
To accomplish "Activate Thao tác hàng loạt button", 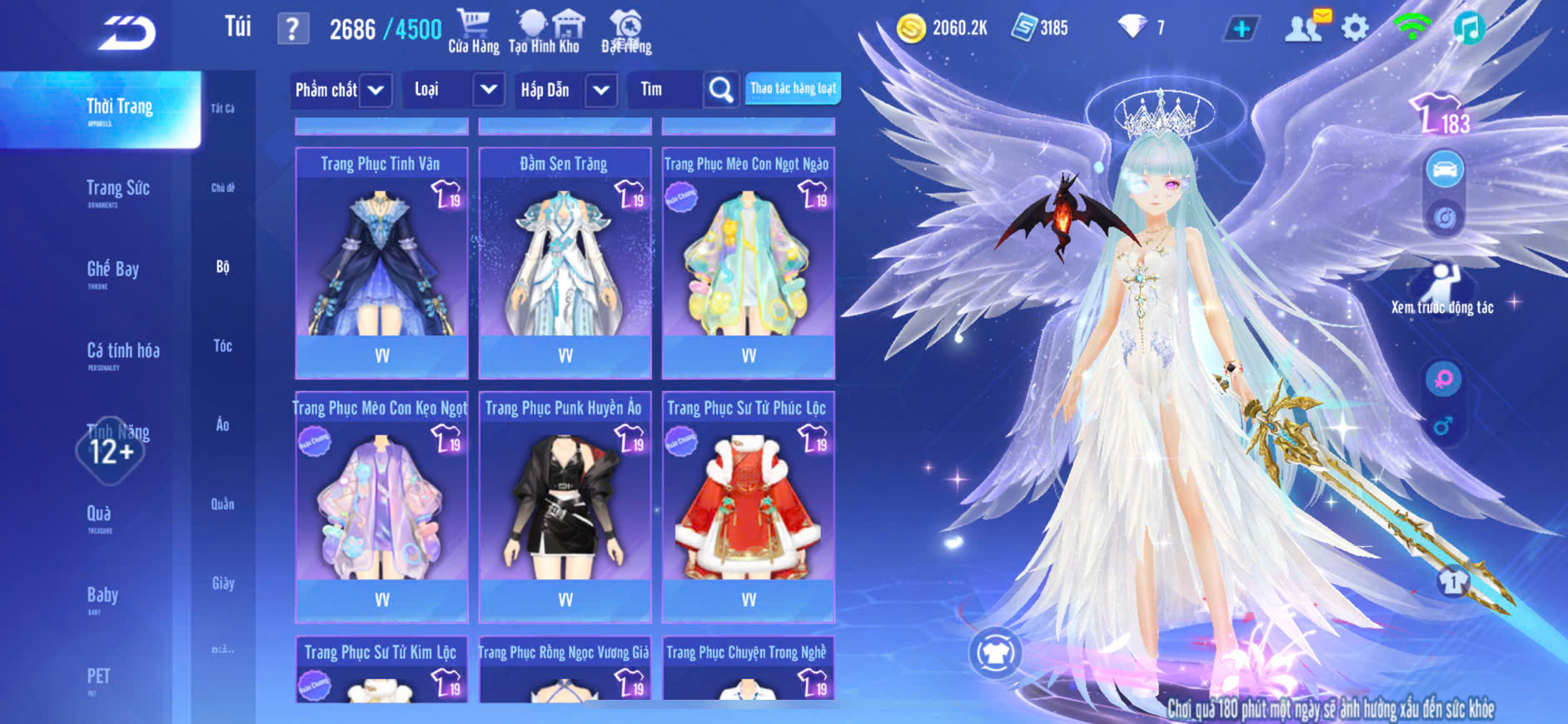I will click(793, 88).
